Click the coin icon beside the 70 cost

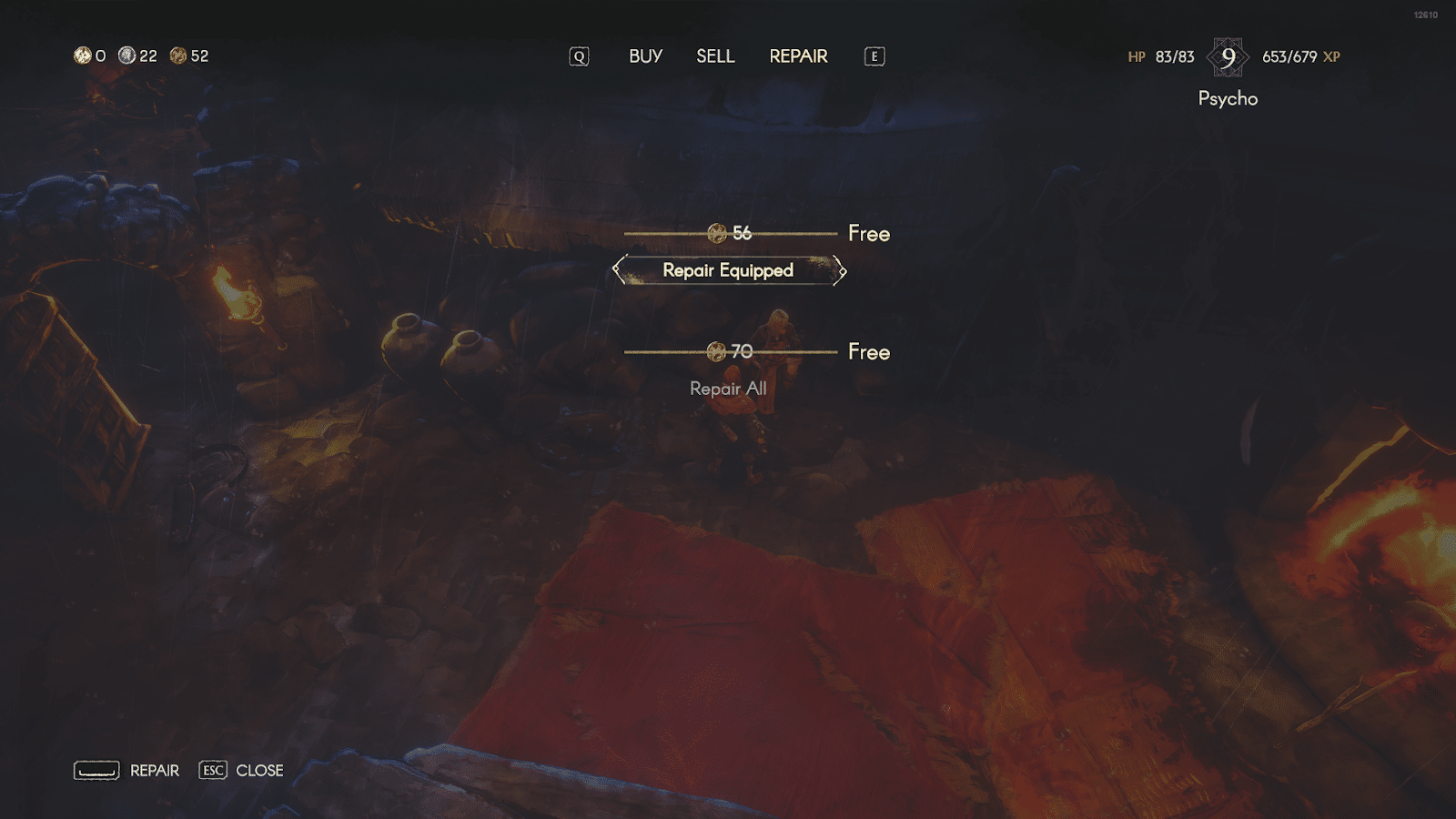click(x=718, y=352)
